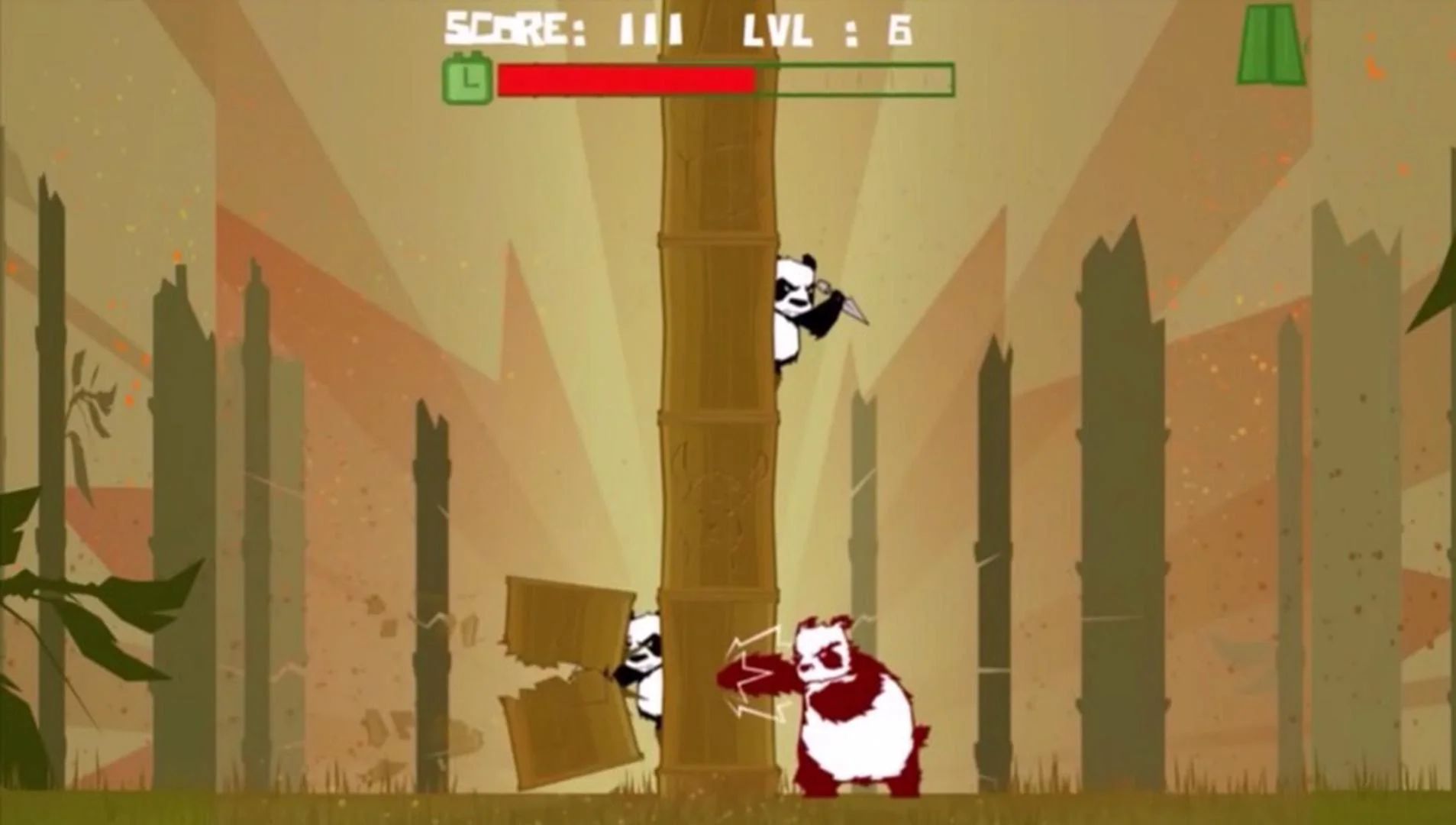
Task: Click the bamboo counter to toggle collection display
Action: tap(1270, 44)
